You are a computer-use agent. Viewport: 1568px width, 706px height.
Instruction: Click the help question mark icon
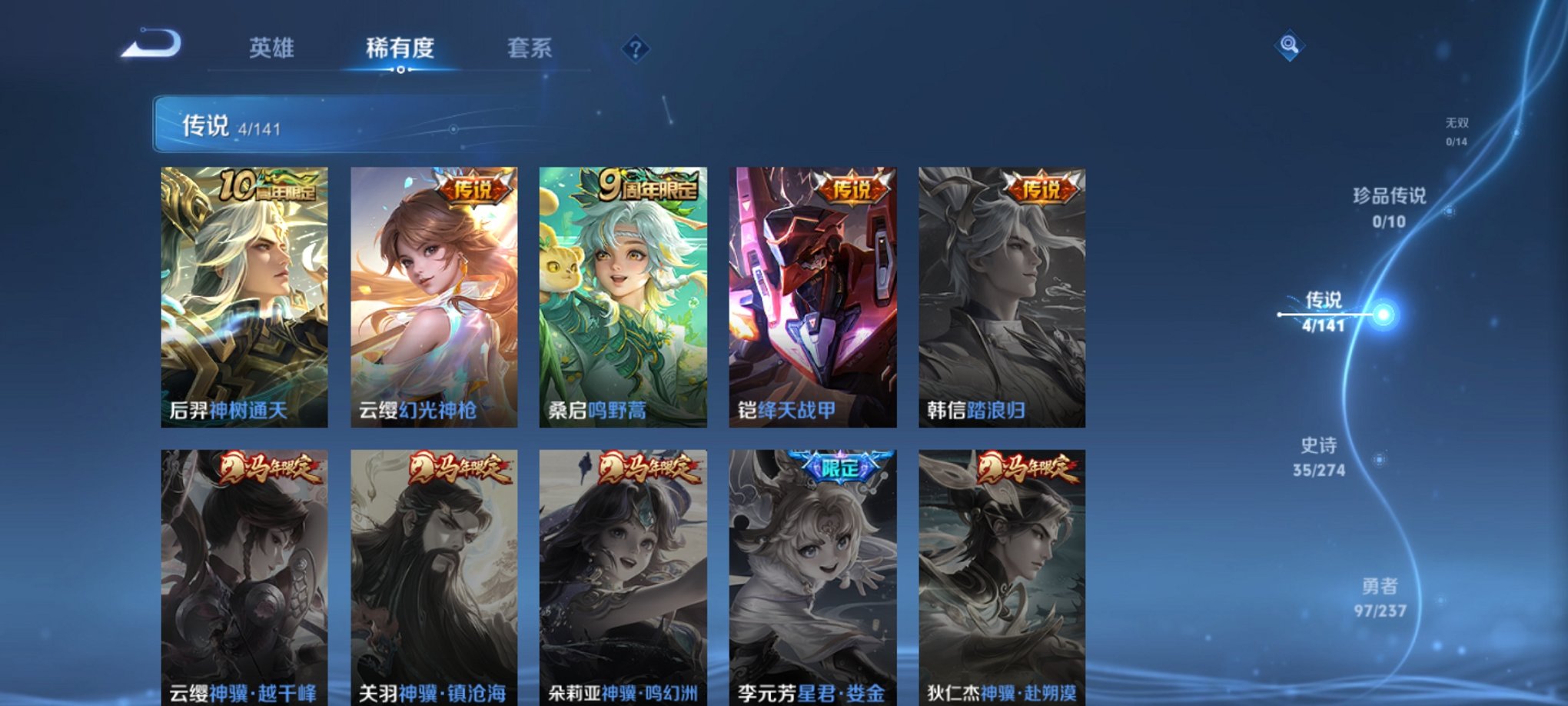click(x=635, y=50)
